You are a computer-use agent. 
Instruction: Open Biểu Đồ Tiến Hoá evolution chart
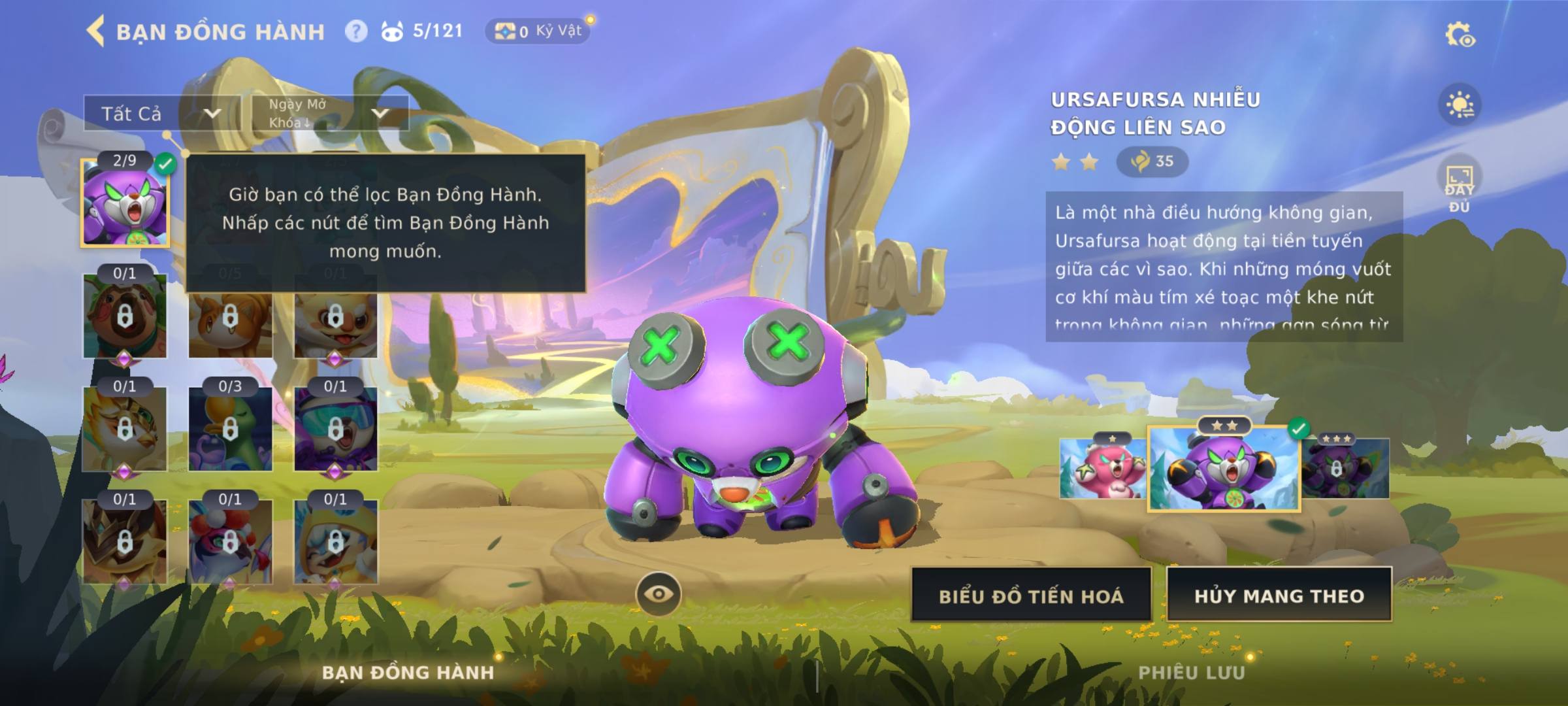coord(1031,595)
